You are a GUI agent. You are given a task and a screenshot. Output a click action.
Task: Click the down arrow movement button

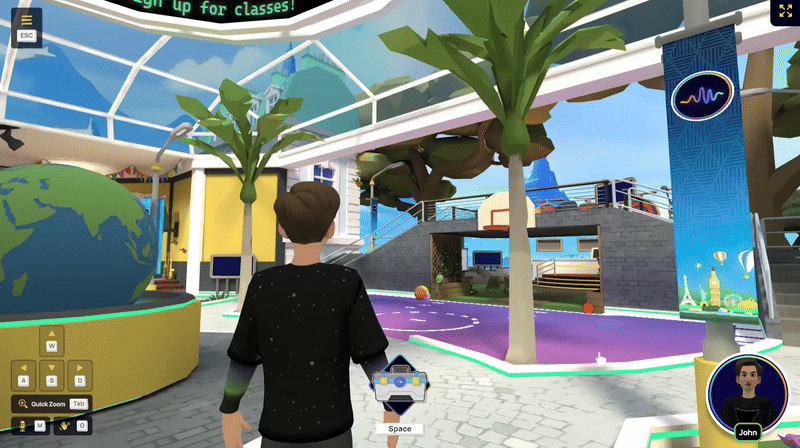52,375
